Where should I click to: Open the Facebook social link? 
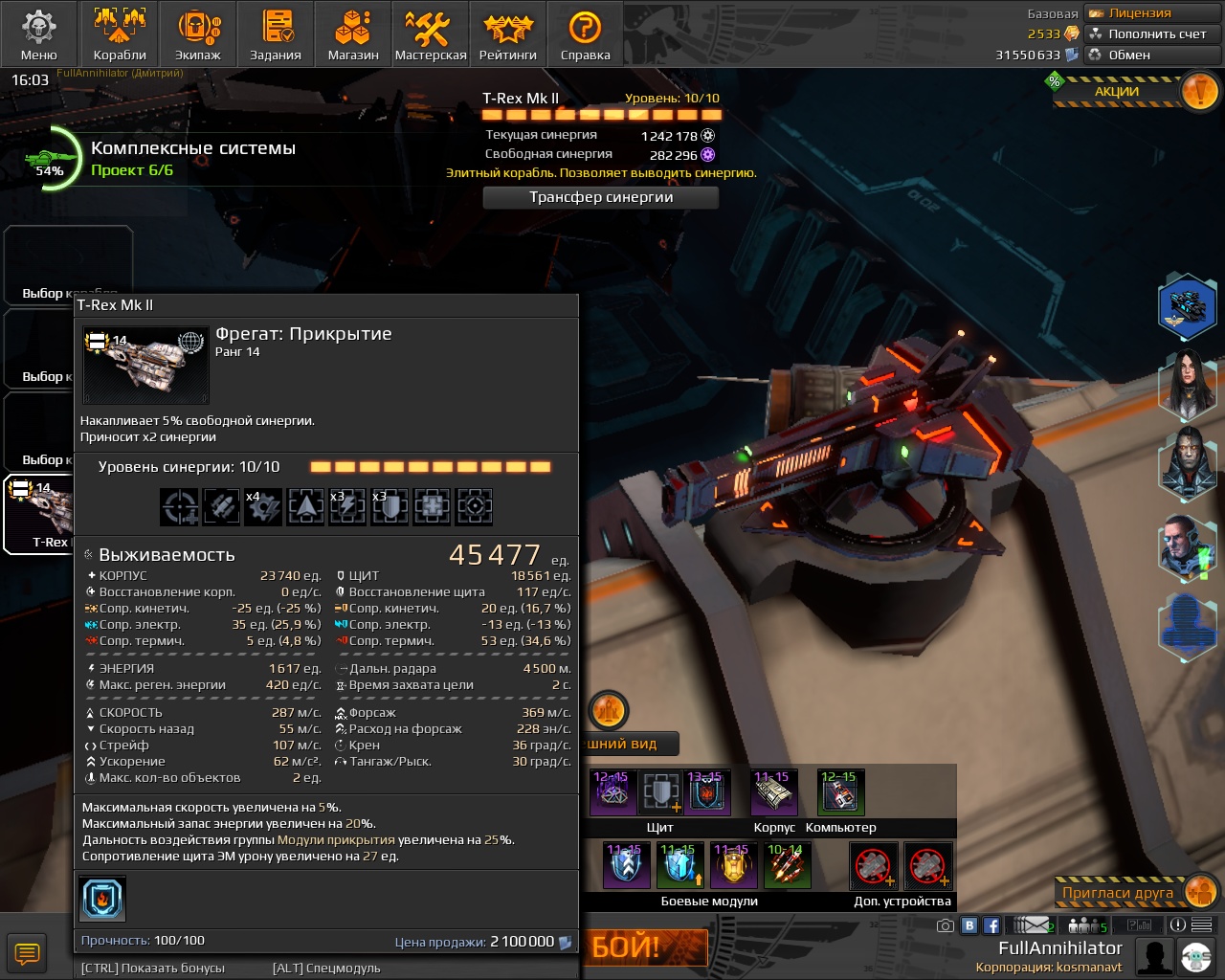pyautogui.click(x=991, y=925)
